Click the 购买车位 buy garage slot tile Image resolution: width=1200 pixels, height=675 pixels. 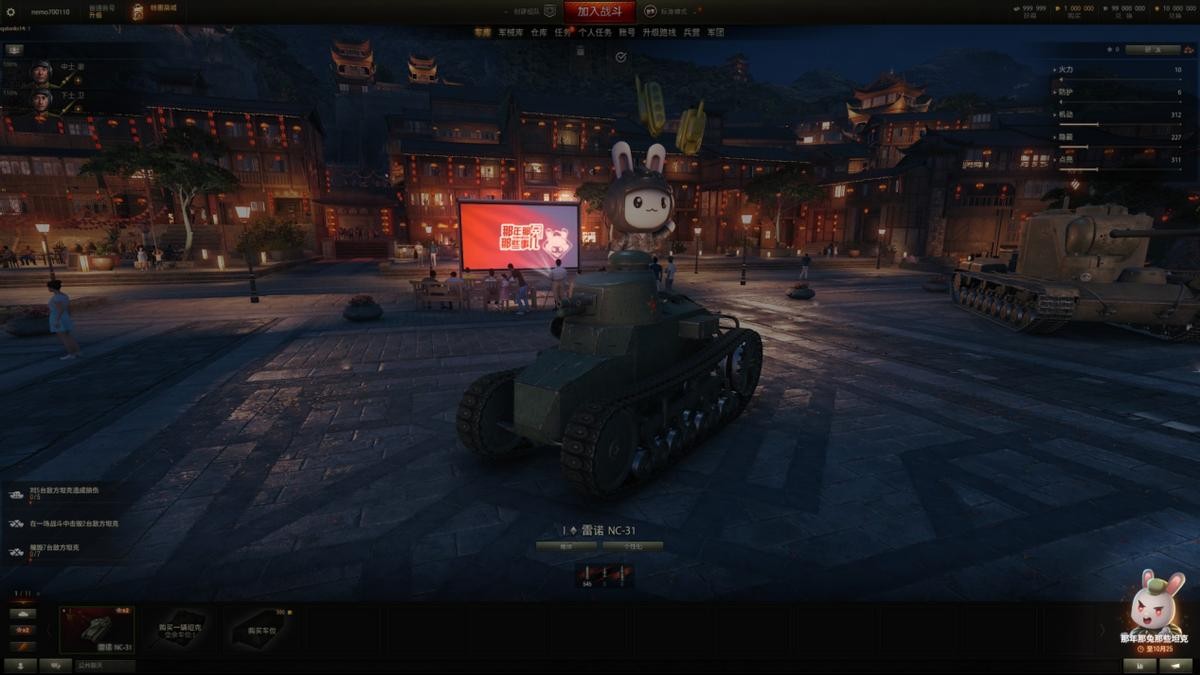[x=261, y=630]
